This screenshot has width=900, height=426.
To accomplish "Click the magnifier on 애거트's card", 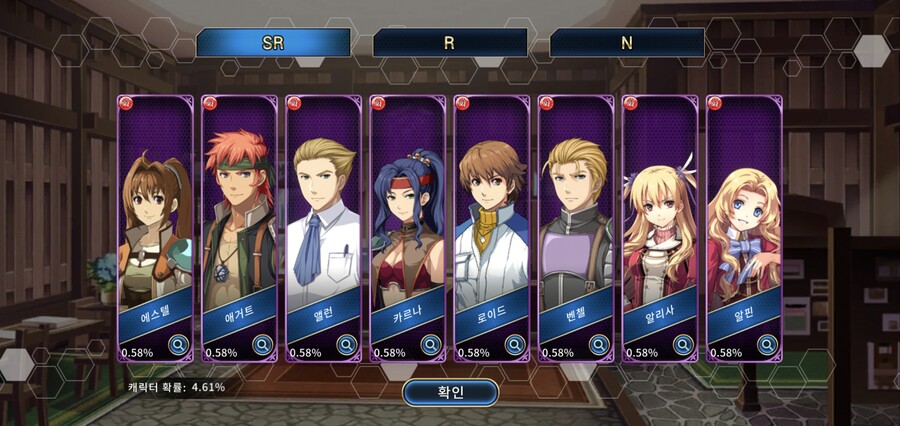I will [x=263, y=345].
